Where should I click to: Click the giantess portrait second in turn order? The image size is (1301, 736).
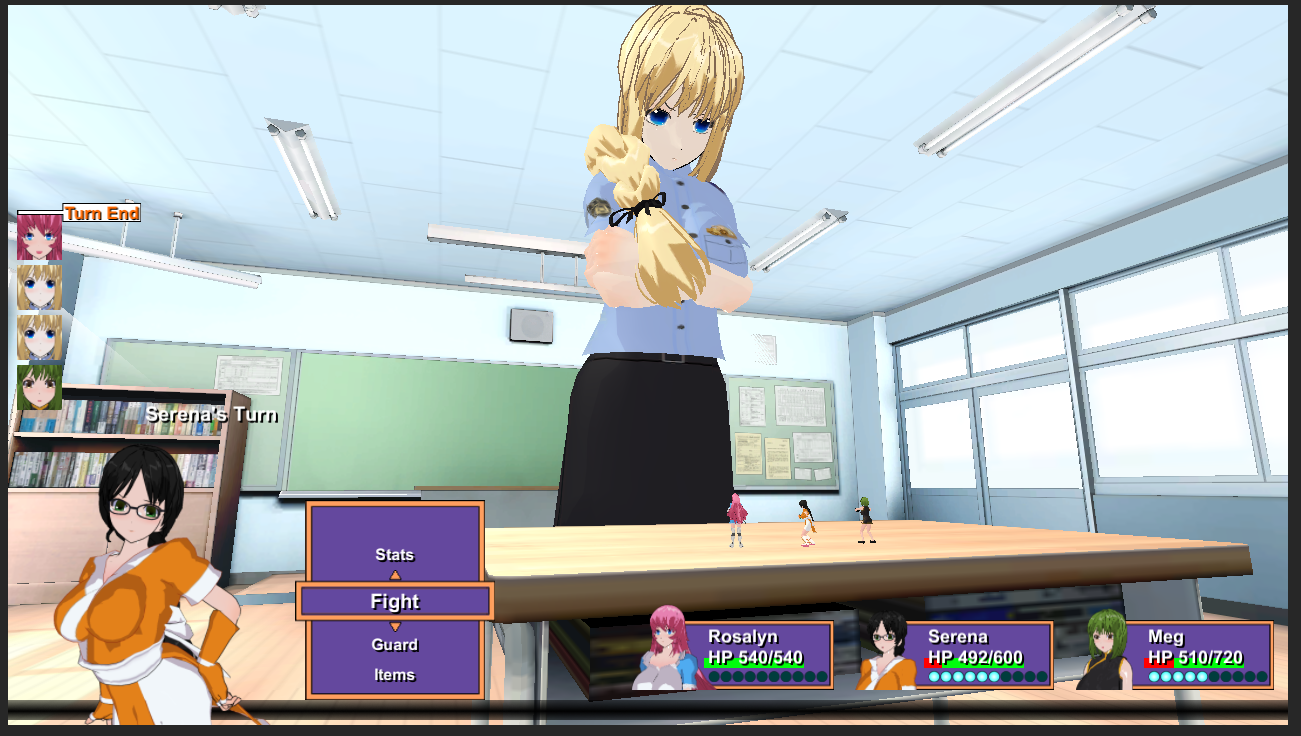click(38, 287)
